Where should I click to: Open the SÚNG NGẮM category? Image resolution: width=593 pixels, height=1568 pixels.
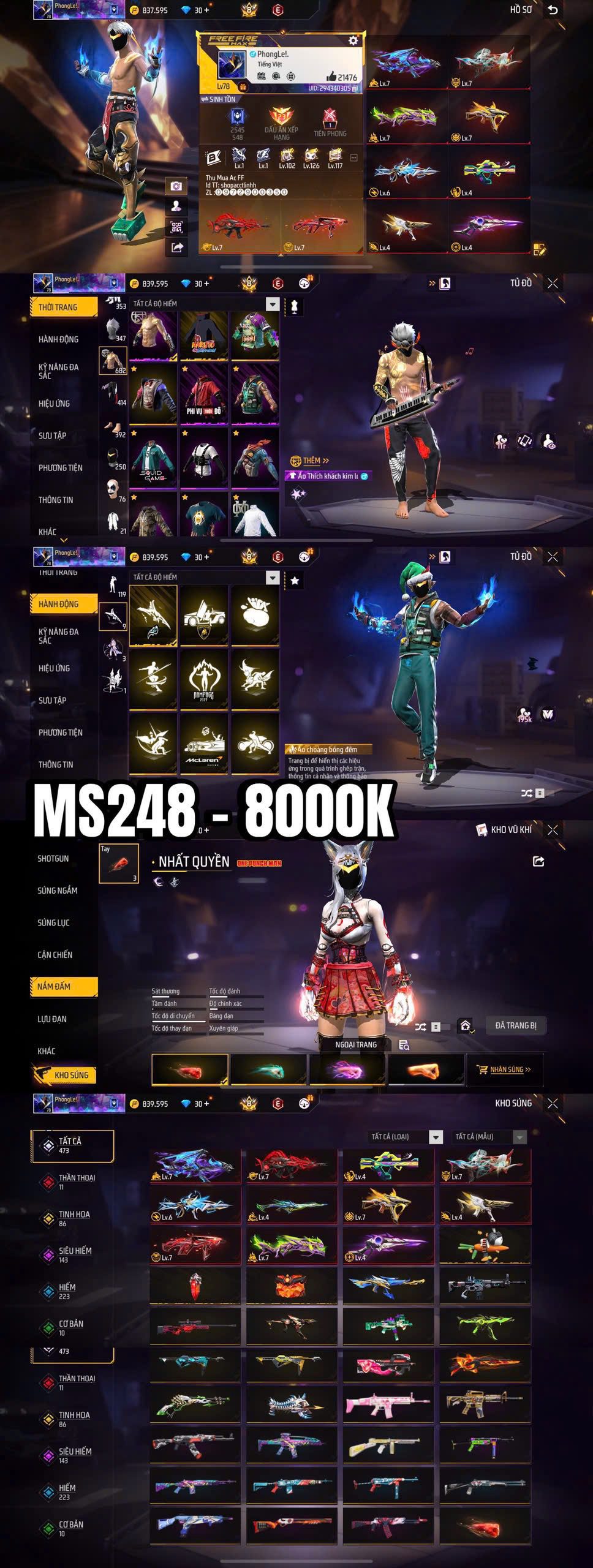58,891
